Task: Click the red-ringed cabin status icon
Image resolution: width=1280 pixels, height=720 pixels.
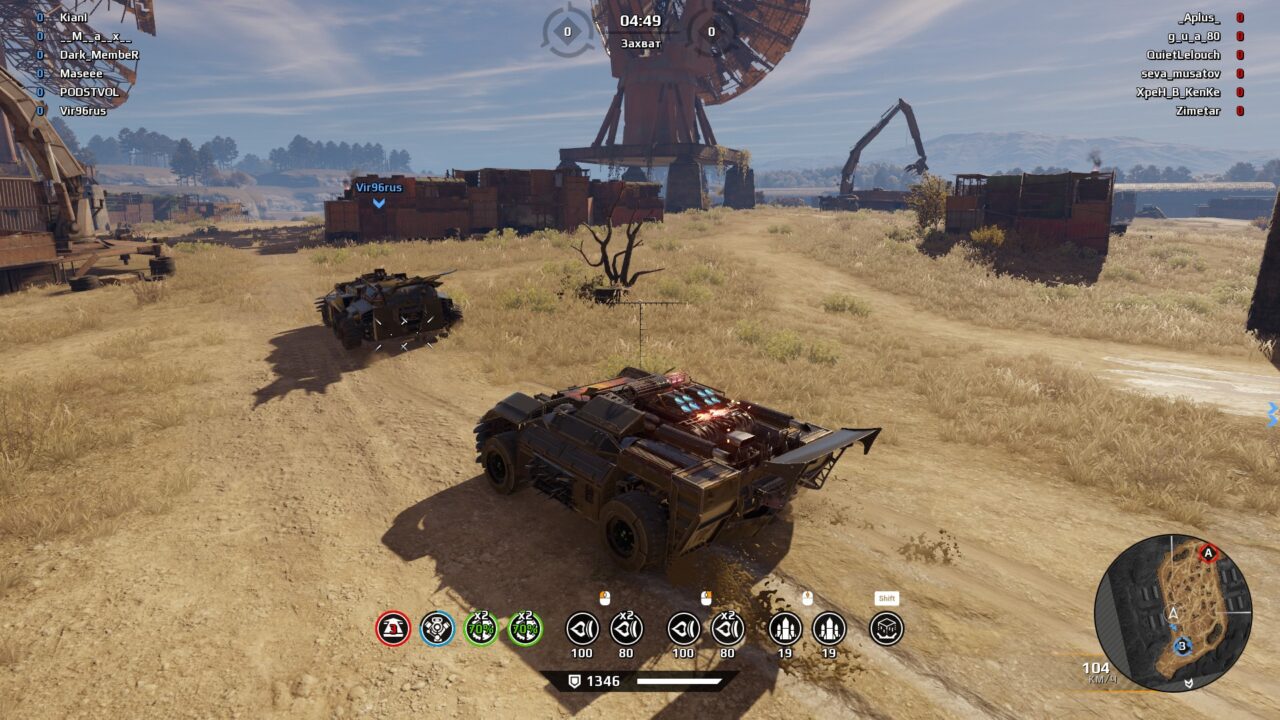Action: [x=393, y=629]
